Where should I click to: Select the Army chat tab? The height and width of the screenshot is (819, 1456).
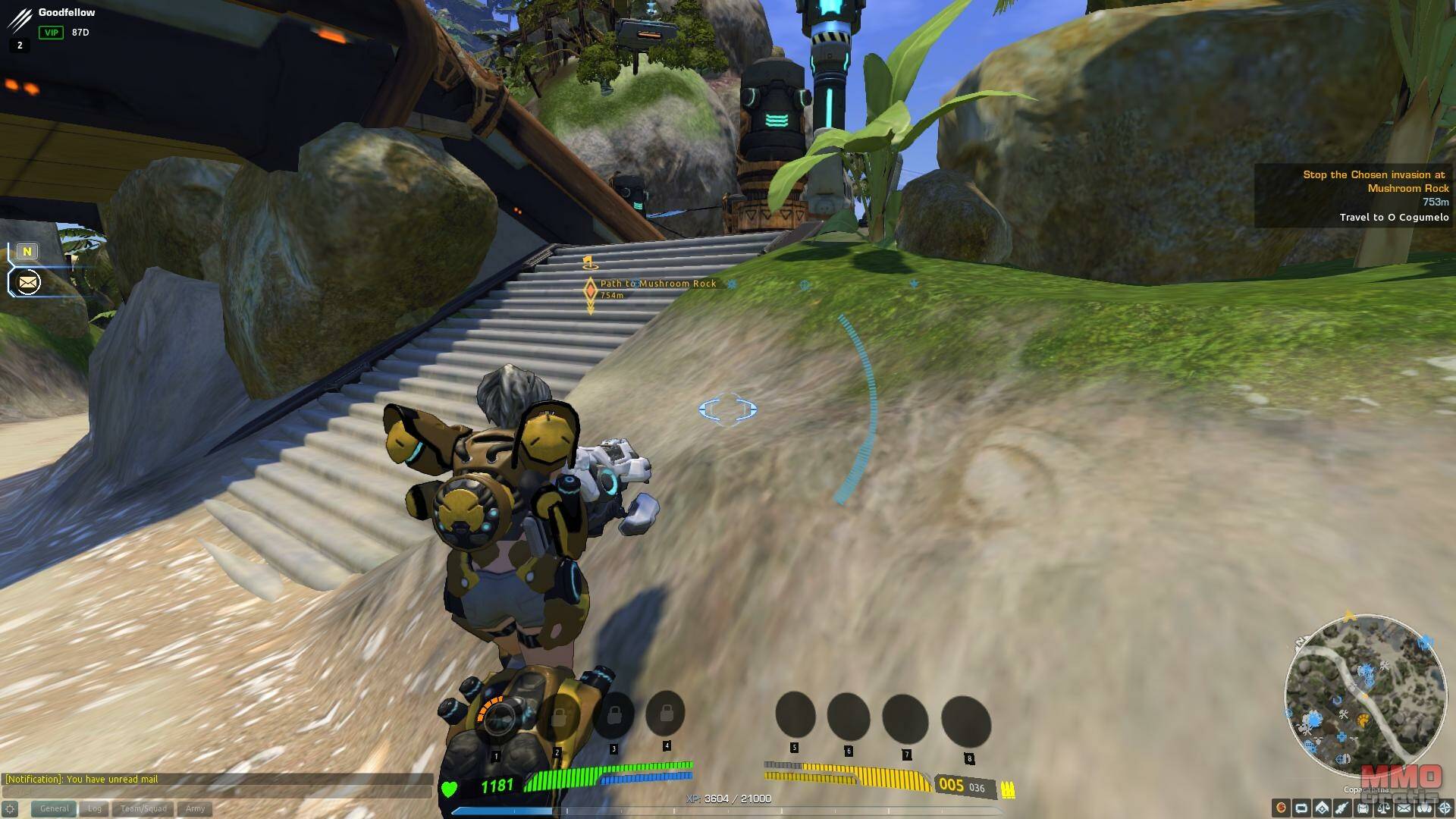coord(195,808)
